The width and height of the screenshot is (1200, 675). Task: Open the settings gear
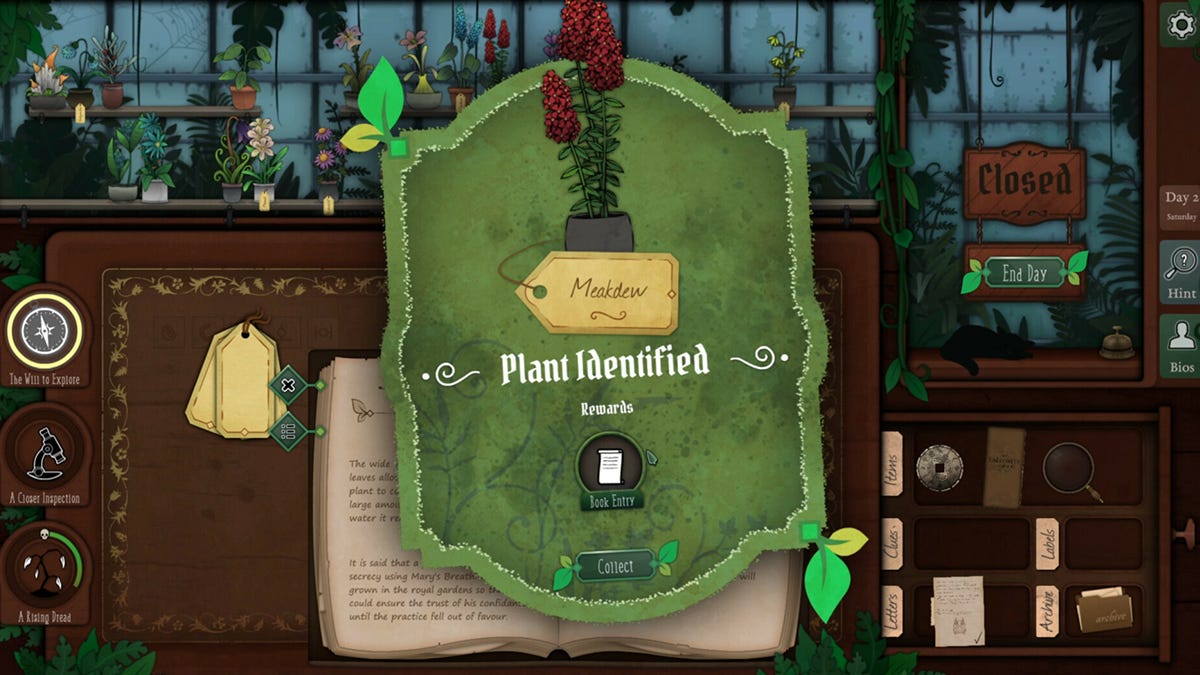click(x=1180, y=24)
